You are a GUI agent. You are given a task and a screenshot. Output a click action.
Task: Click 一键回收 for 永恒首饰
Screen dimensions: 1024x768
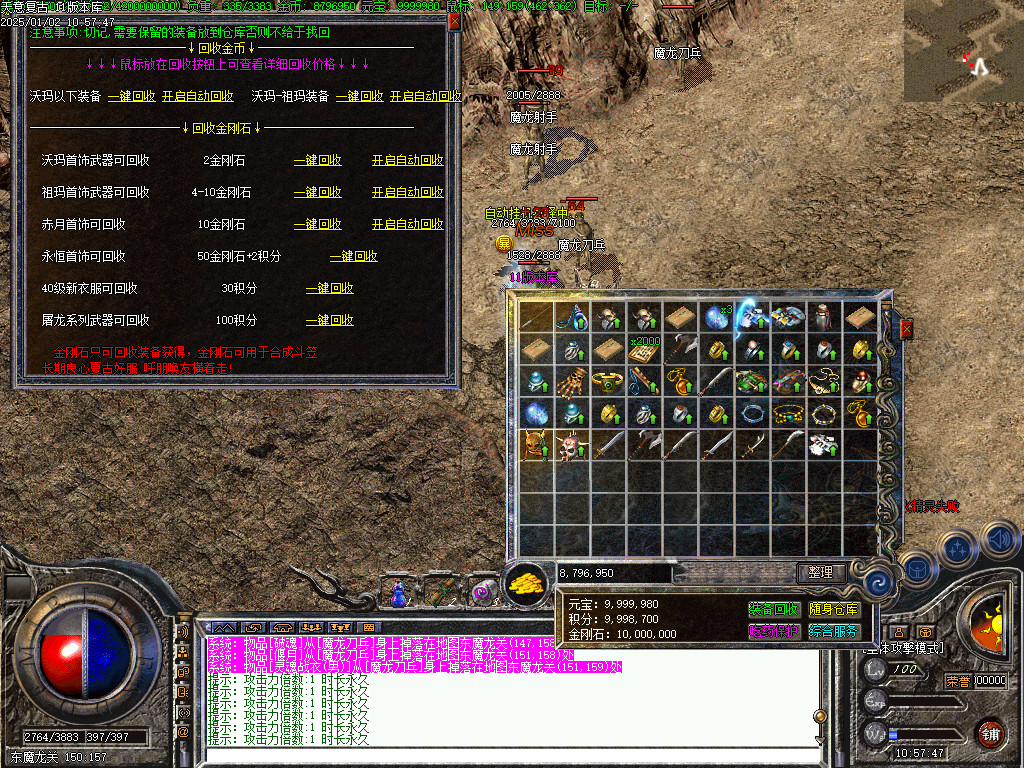354,256
